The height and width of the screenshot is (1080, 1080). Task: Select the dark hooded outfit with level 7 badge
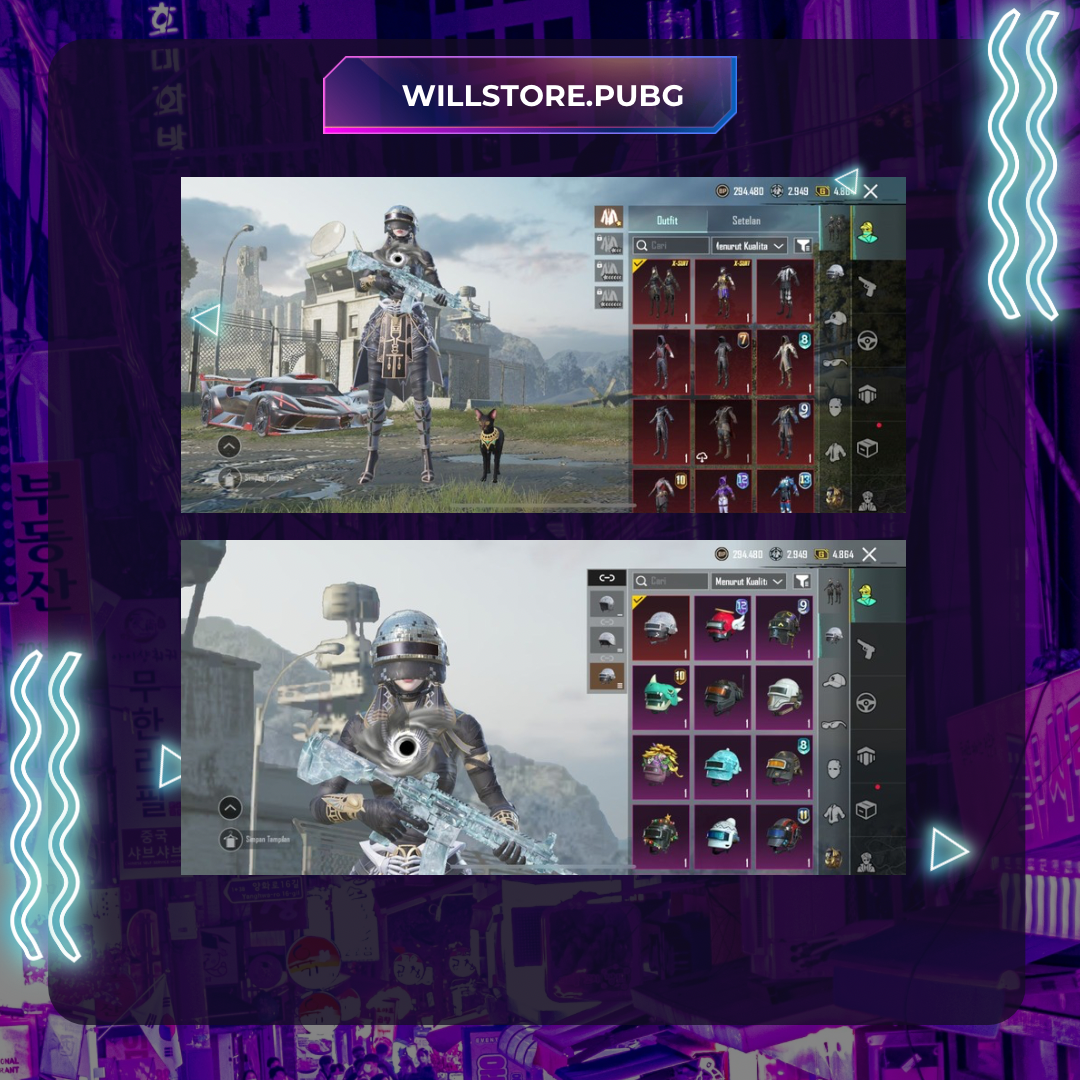[723, 362]
